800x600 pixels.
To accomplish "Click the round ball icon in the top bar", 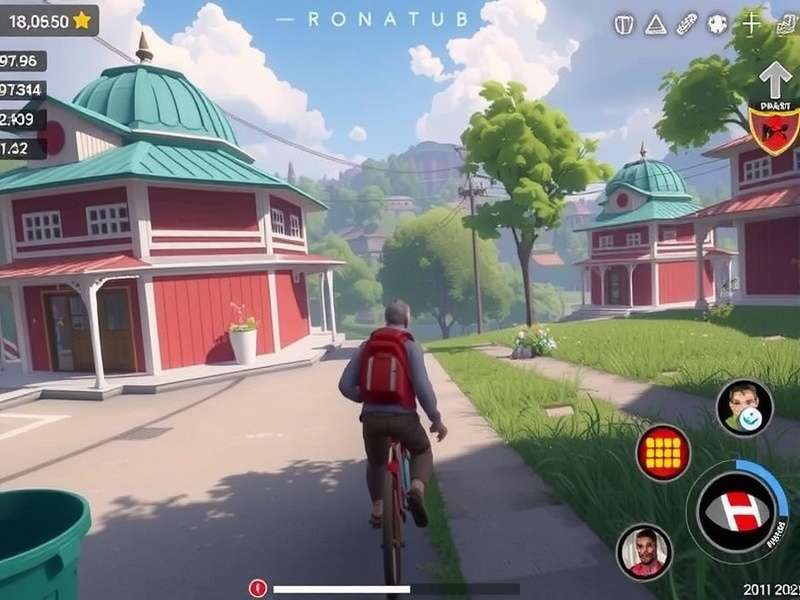I will click(717, 24).
